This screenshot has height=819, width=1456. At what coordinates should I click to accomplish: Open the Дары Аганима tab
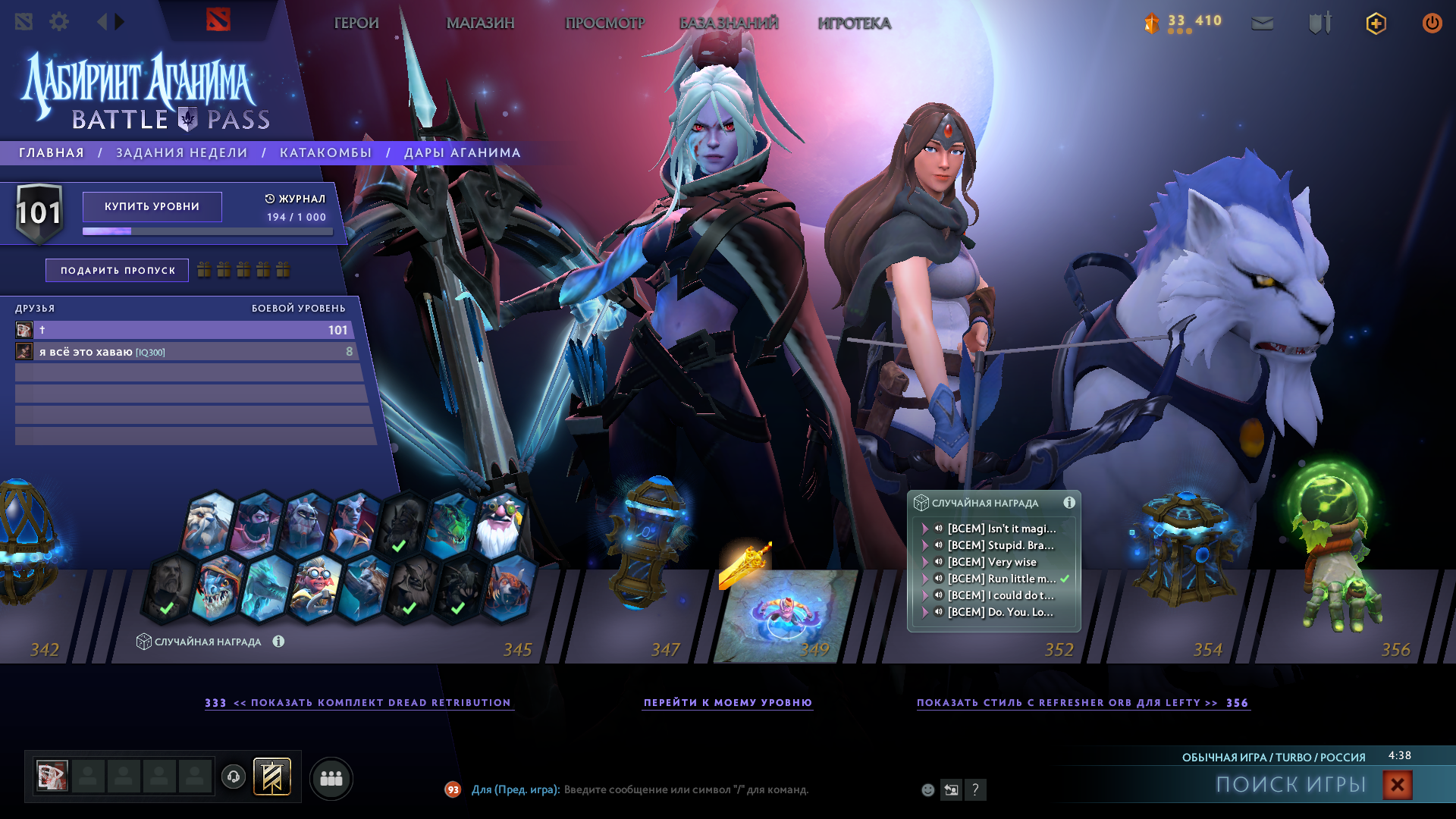click(463, 153)
